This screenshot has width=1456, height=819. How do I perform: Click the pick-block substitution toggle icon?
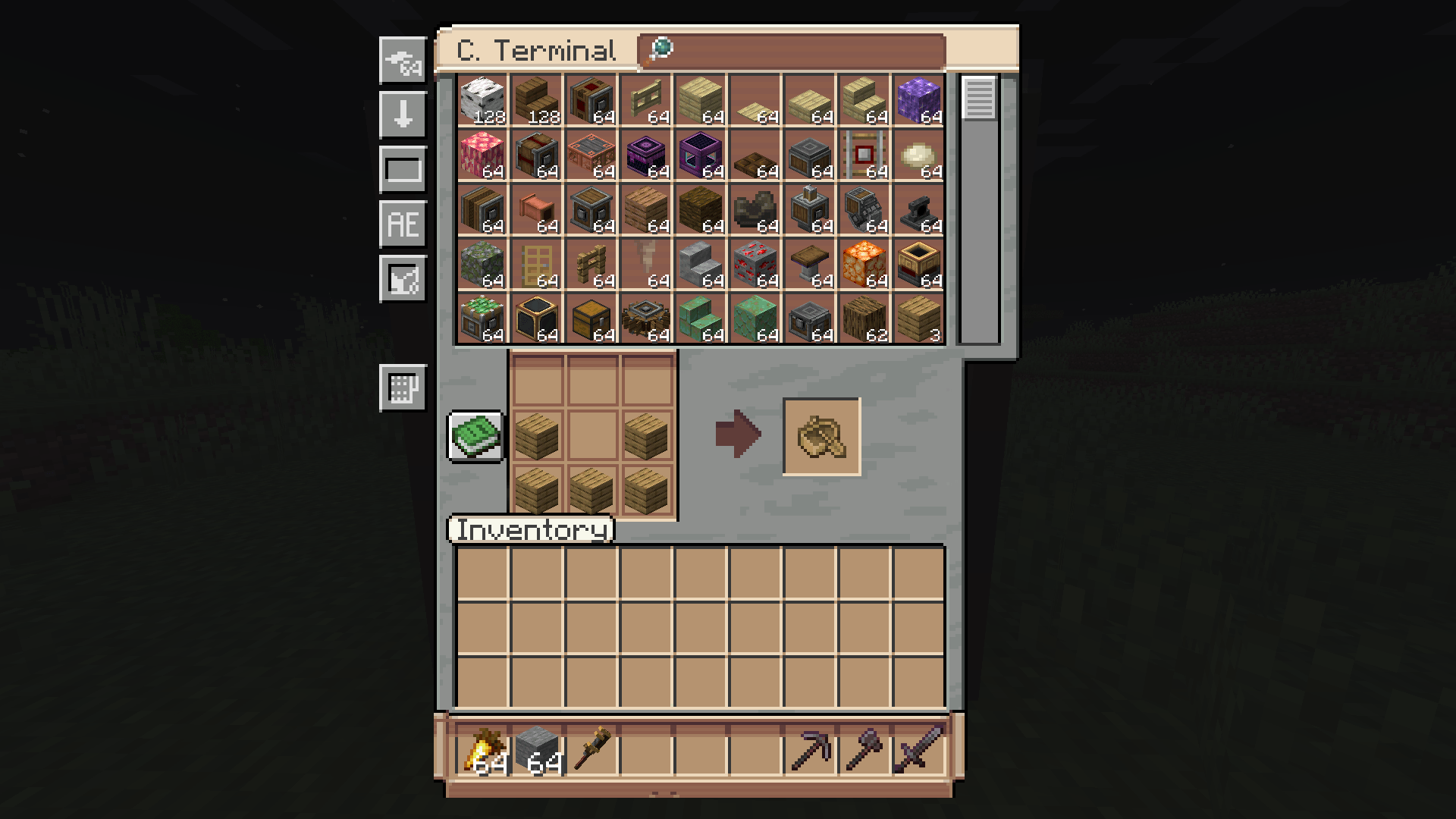tap(402, 278)
